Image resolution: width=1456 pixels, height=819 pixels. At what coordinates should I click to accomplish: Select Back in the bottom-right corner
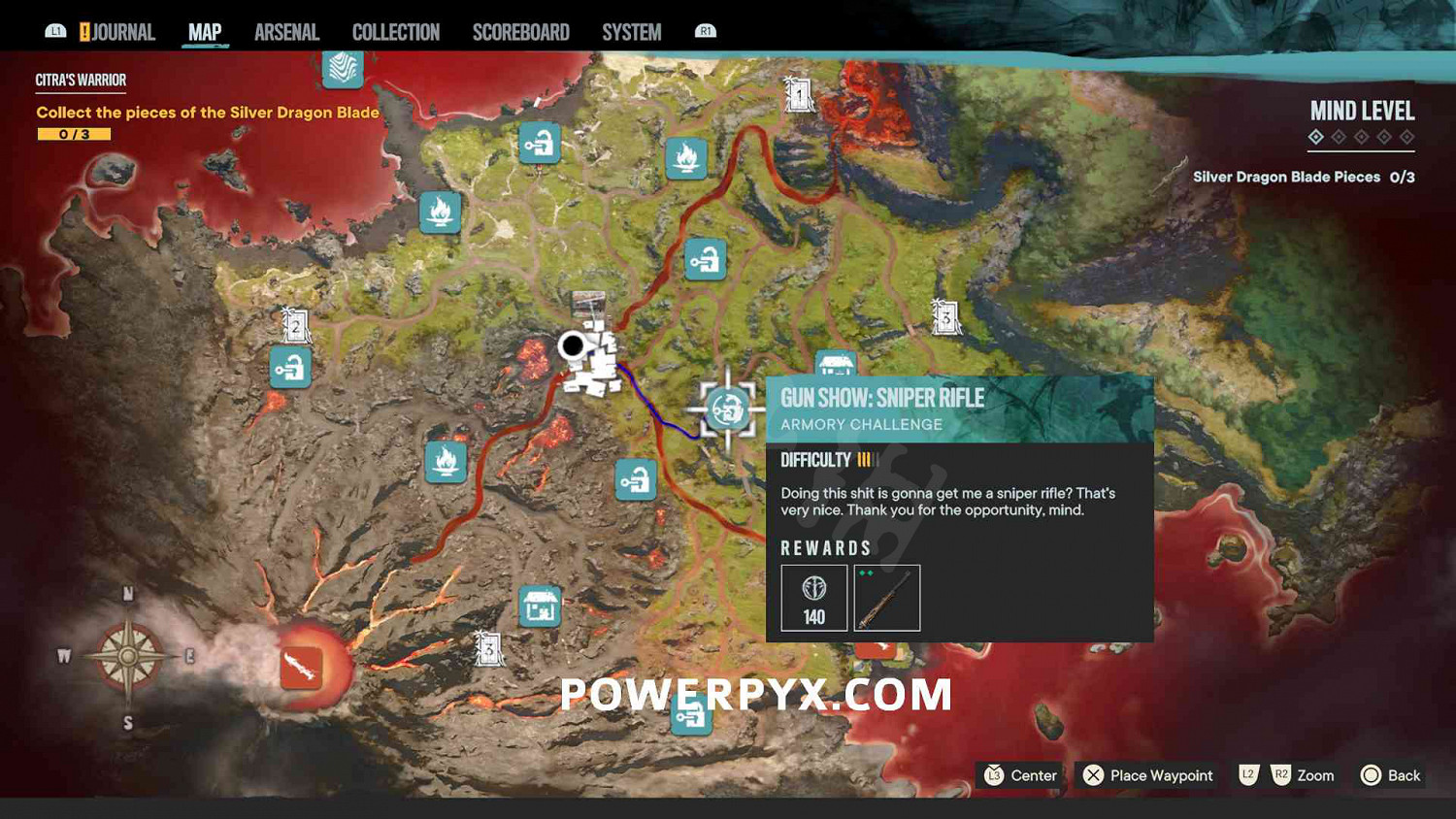coord(1390,775)
